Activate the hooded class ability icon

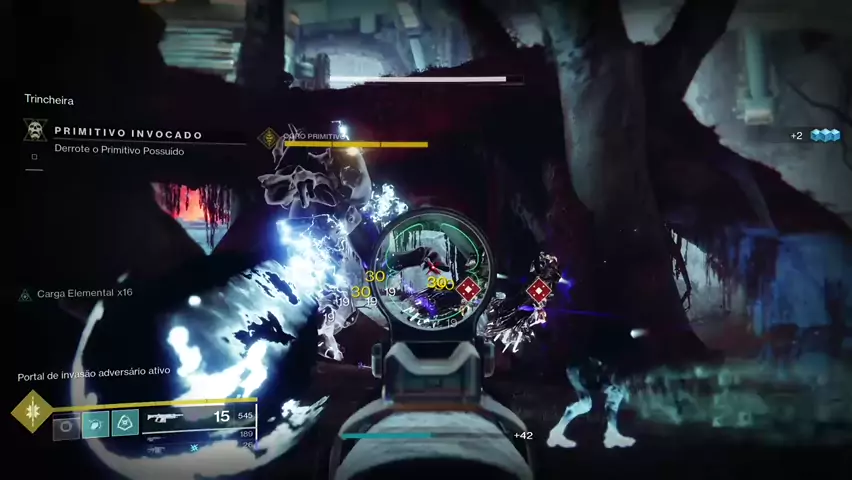tap(125, 424)
